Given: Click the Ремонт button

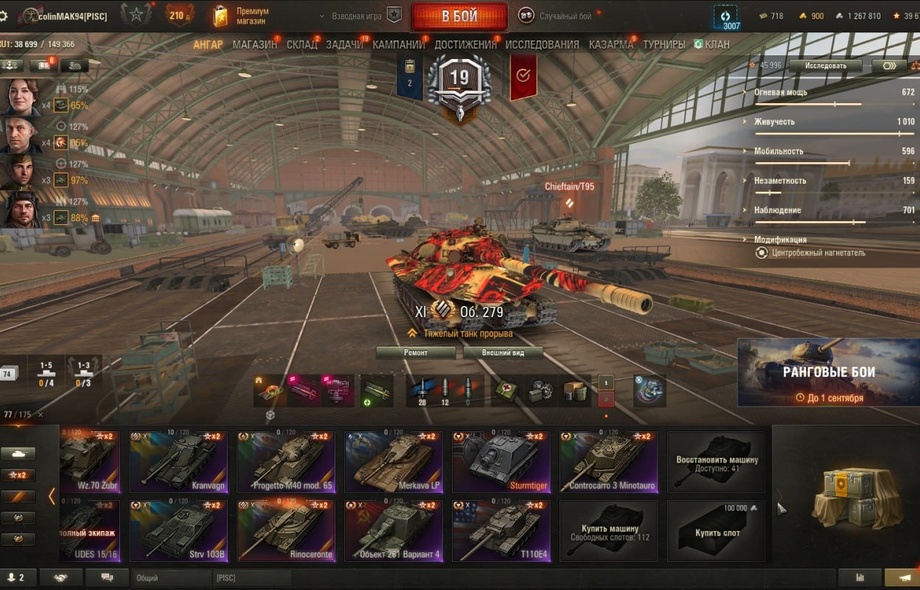Looking at the screenshot, I should pos(415,353).
